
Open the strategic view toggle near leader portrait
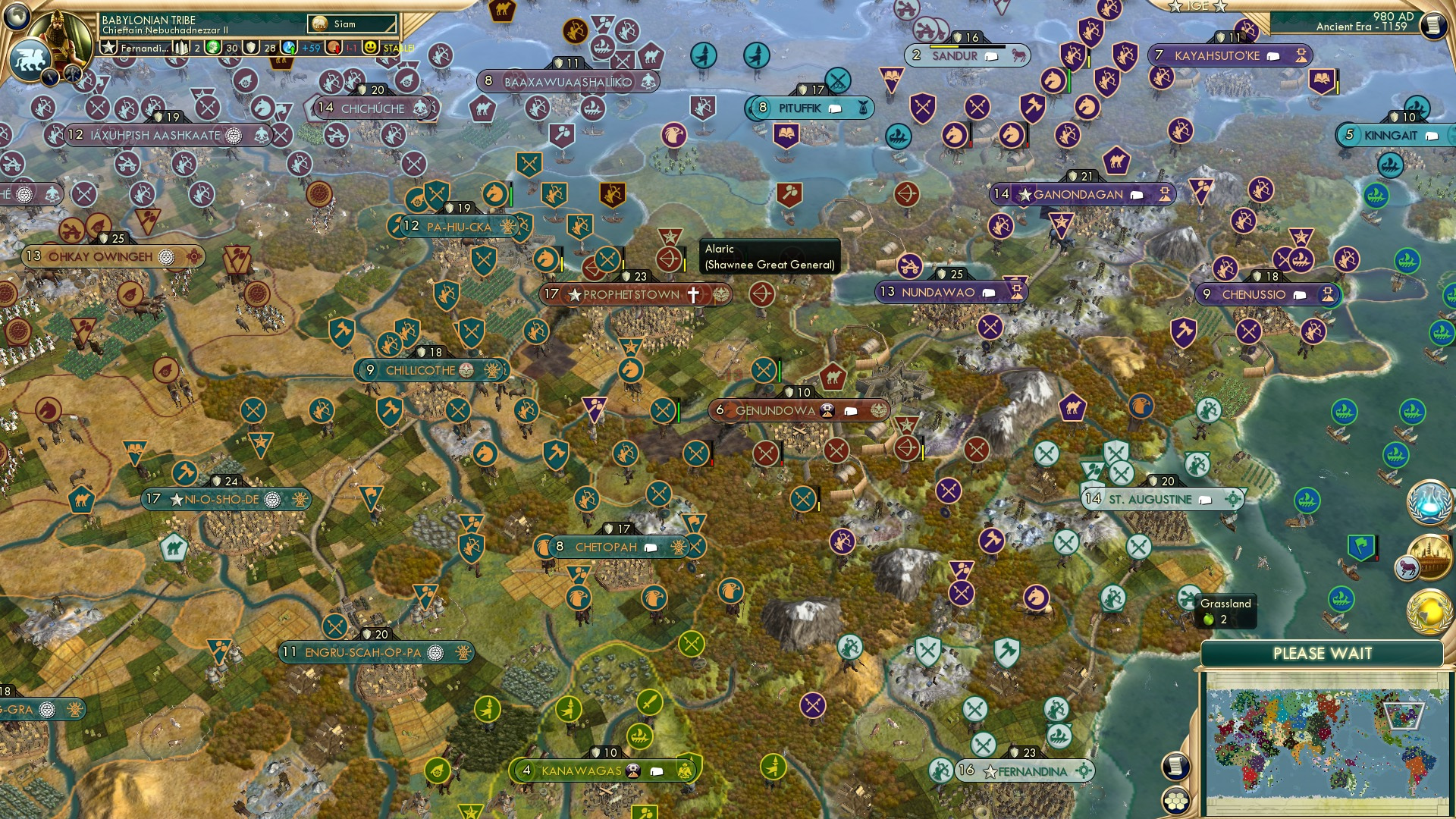coord(72,74)
